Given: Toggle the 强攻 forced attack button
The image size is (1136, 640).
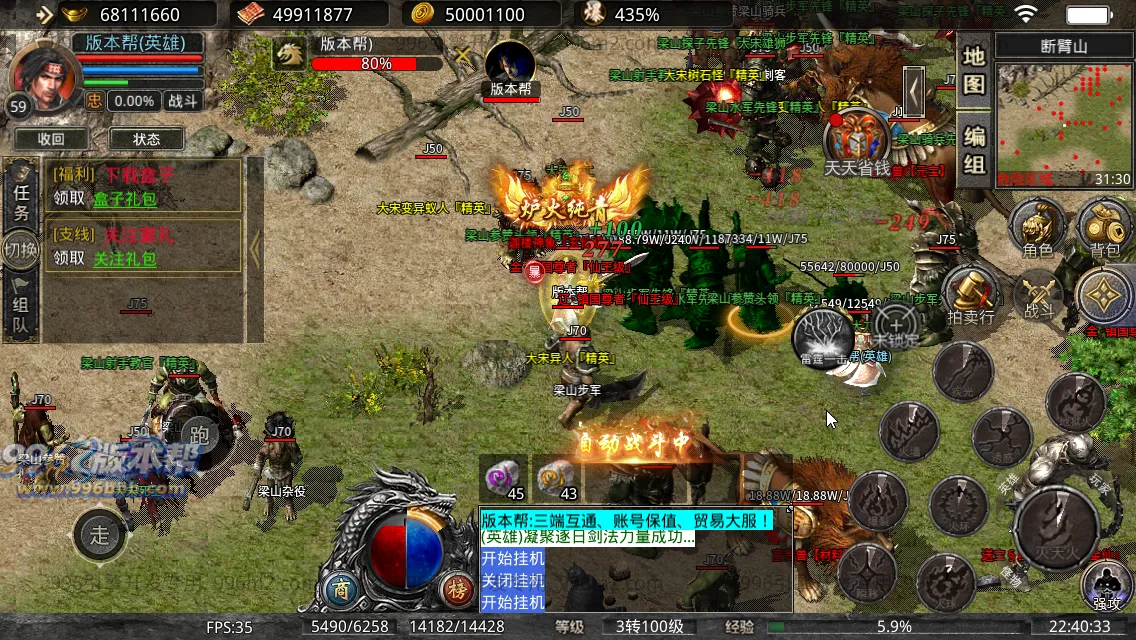Looking at the screenshot, I should tap(1107, 582).
